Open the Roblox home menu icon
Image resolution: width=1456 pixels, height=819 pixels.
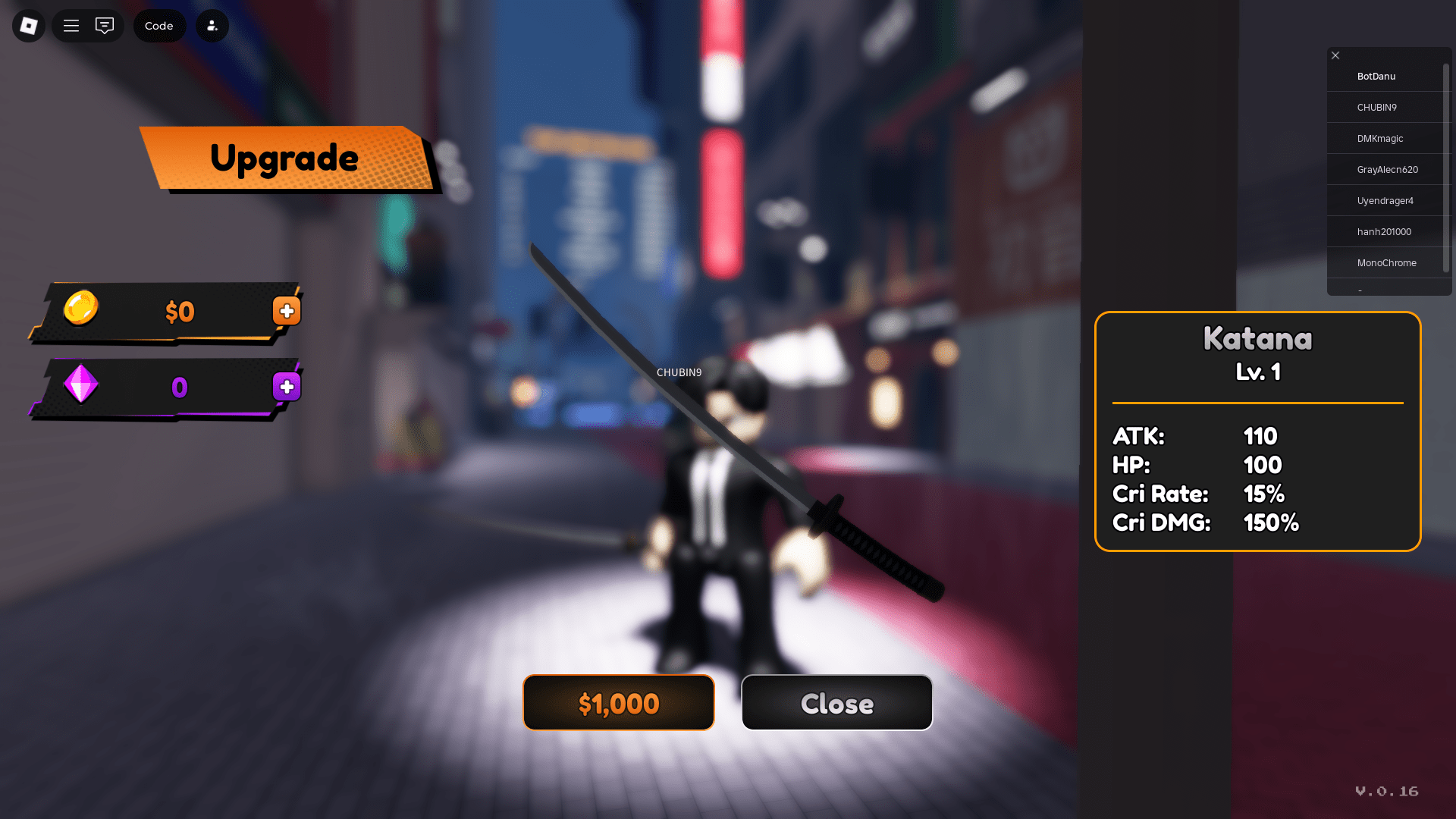(28, 25)
